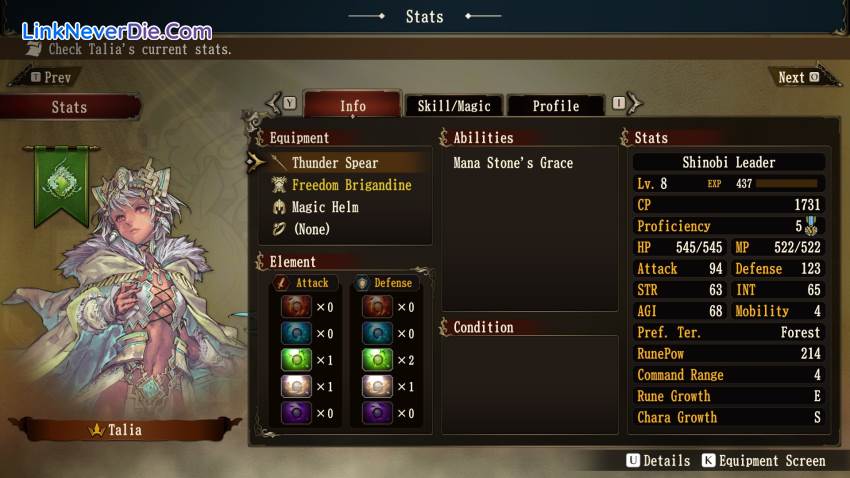The width and height of the screenshot is (850, 478).
Task: Show Details for the stats
Action: click(x=658, y=461)
